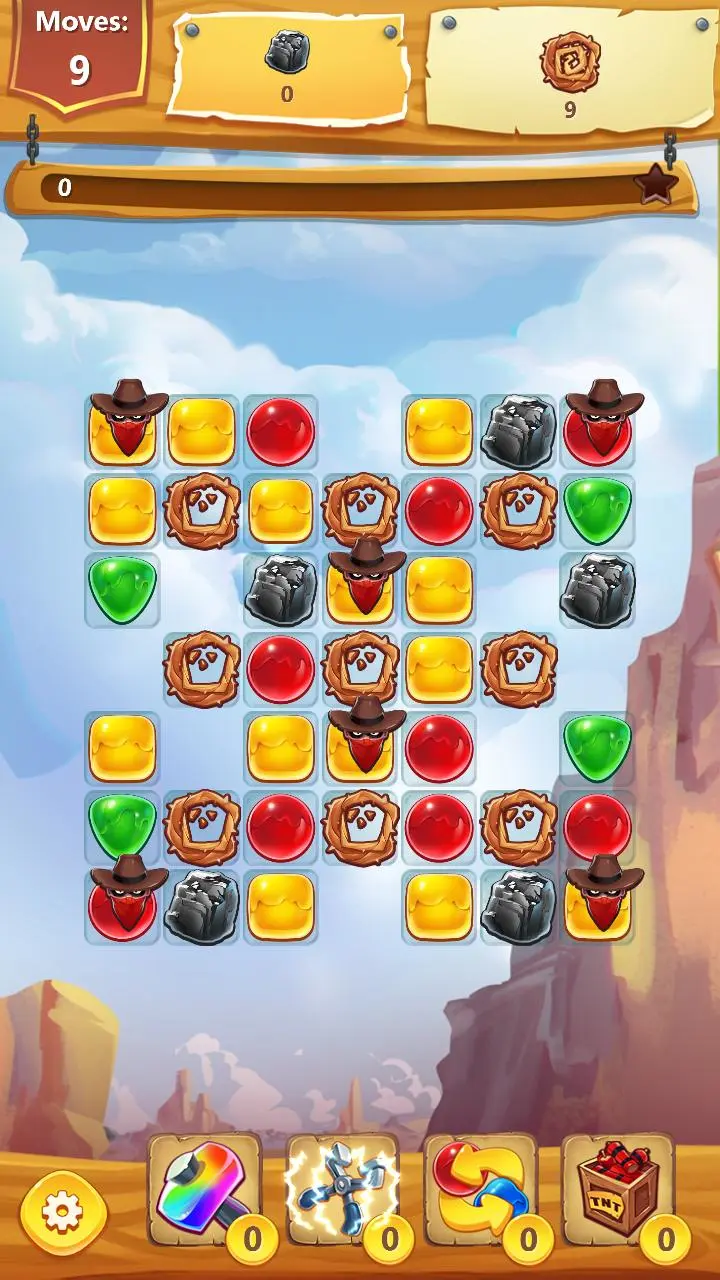Open the gear settings menu
The height and width of the screenshot is (1280, 720).
[x=62, y=1213]
